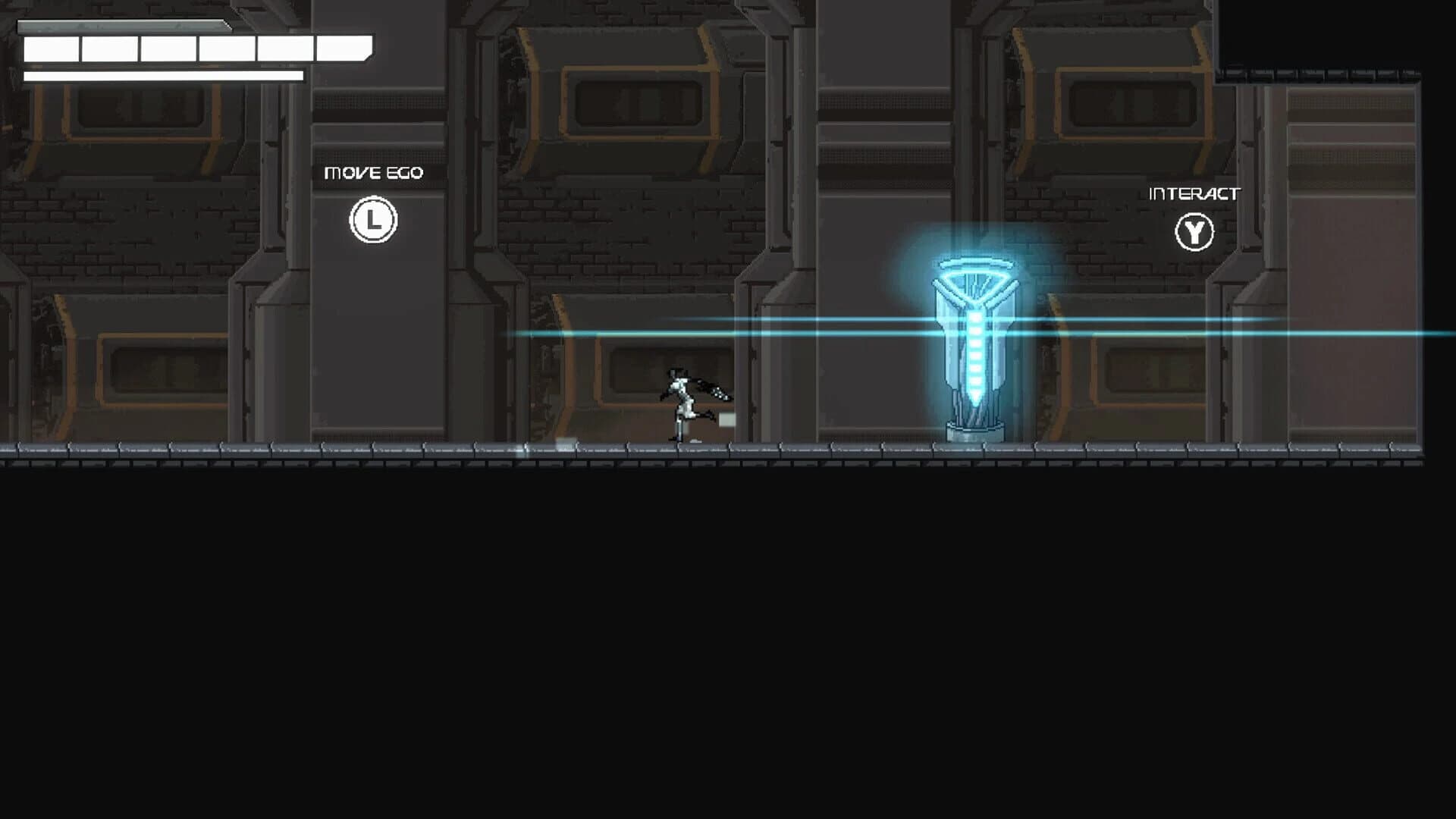This screenshot has width=1456, height=819.
Task: Click the white energy bar below the health segments
Action: pos(163,76)
